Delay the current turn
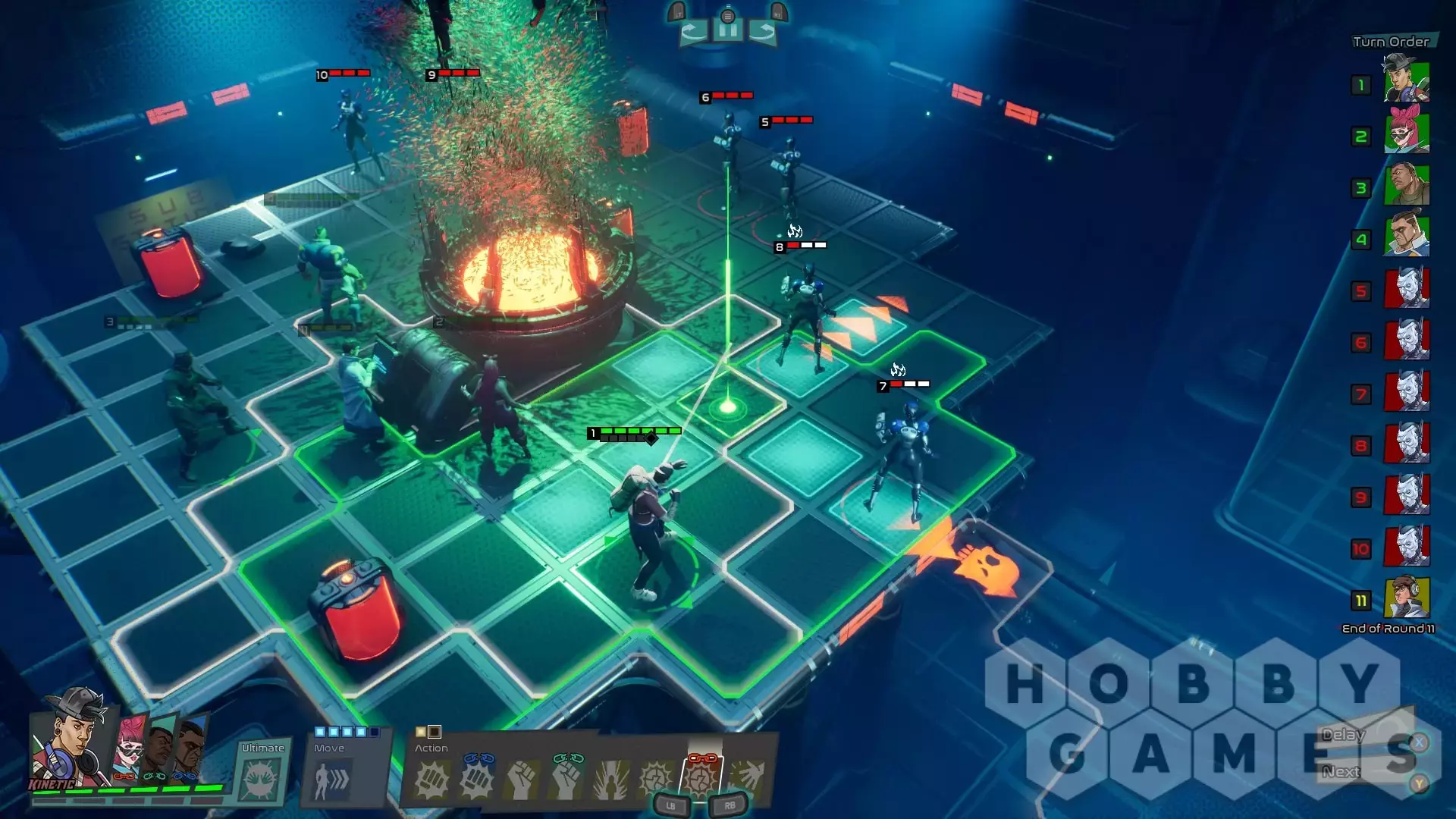Screen dimensions: 1456x819 [x=1344, y=735]
